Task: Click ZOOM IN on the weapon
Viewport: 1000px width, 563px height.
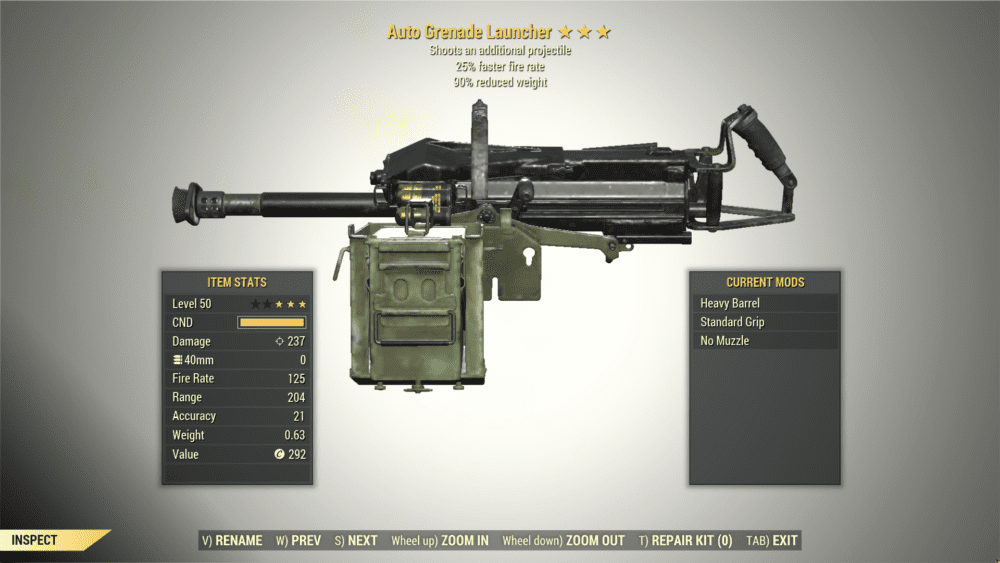Action: (440, 541)
